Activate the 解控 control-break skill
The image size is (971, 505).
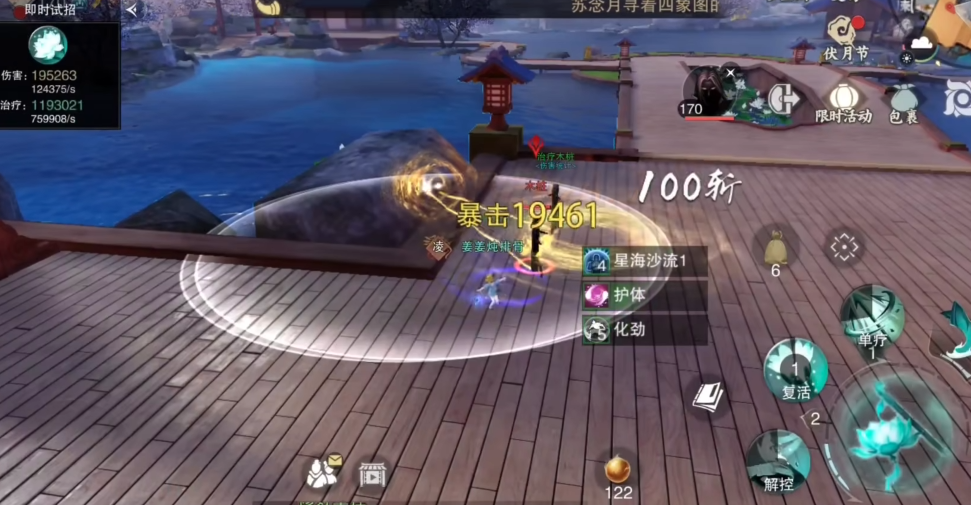[x=778, y=461]
